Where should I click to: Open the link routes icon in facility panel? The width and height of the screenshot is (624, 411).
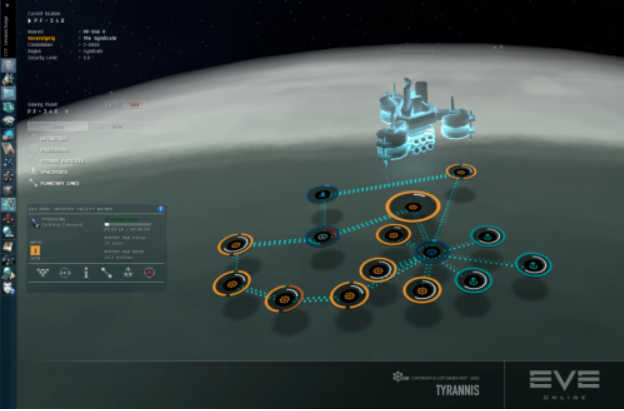[x=106, y=271]
